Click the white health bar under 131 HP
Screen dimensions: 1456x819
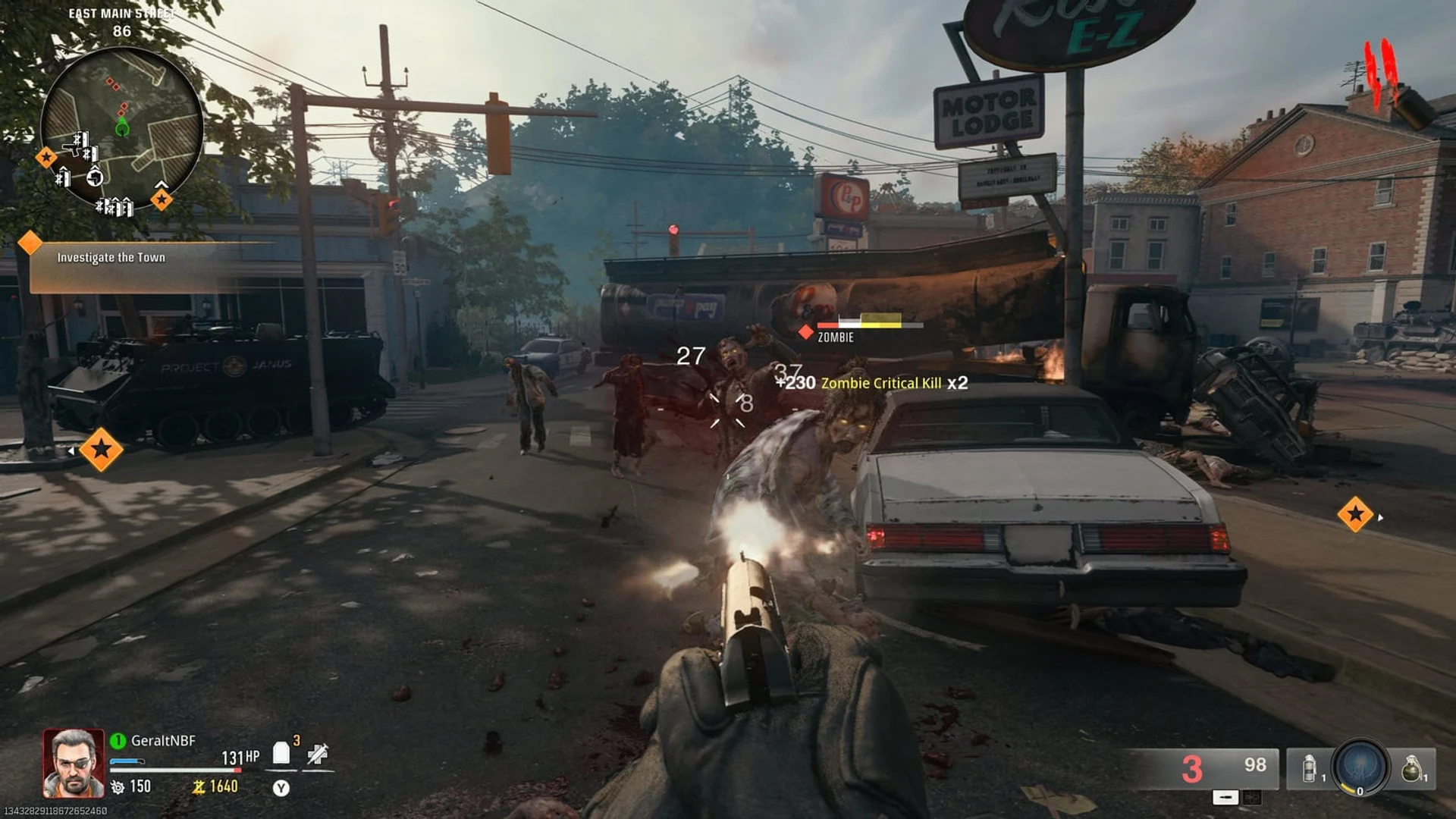click(176, 770)
